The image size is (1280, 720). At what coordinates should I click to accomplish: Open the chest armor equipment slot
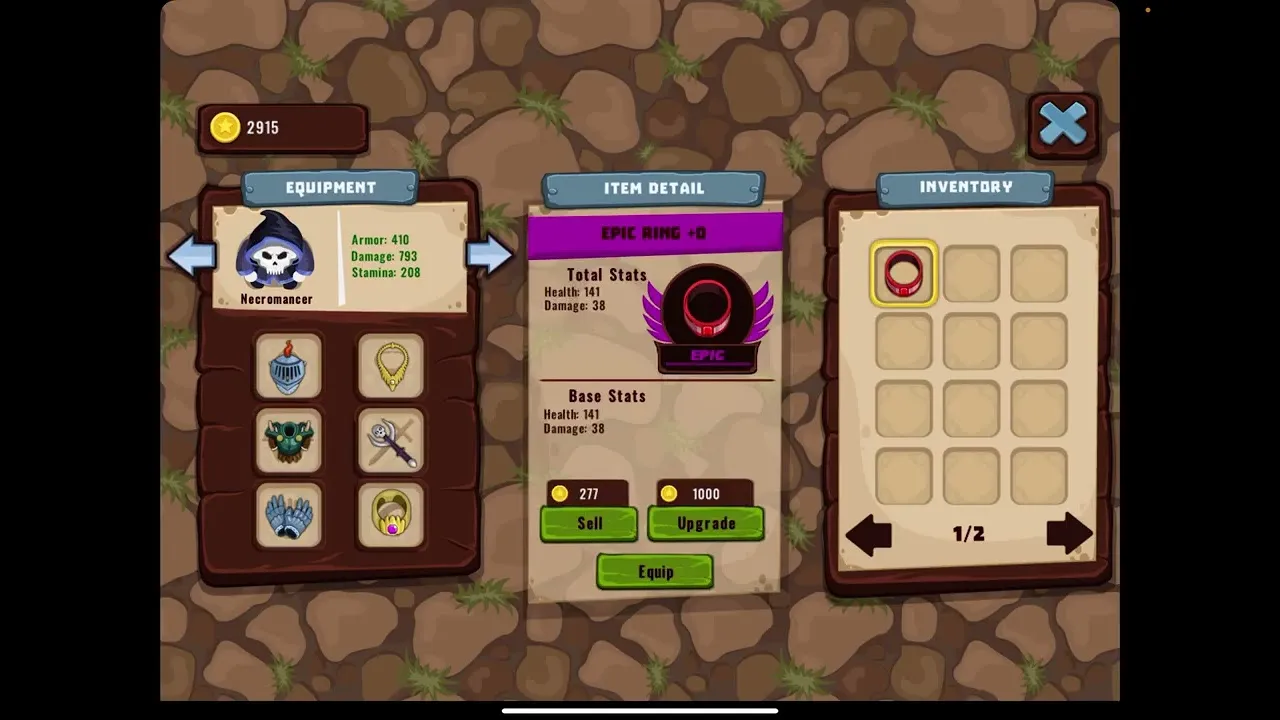pos(289,441)
